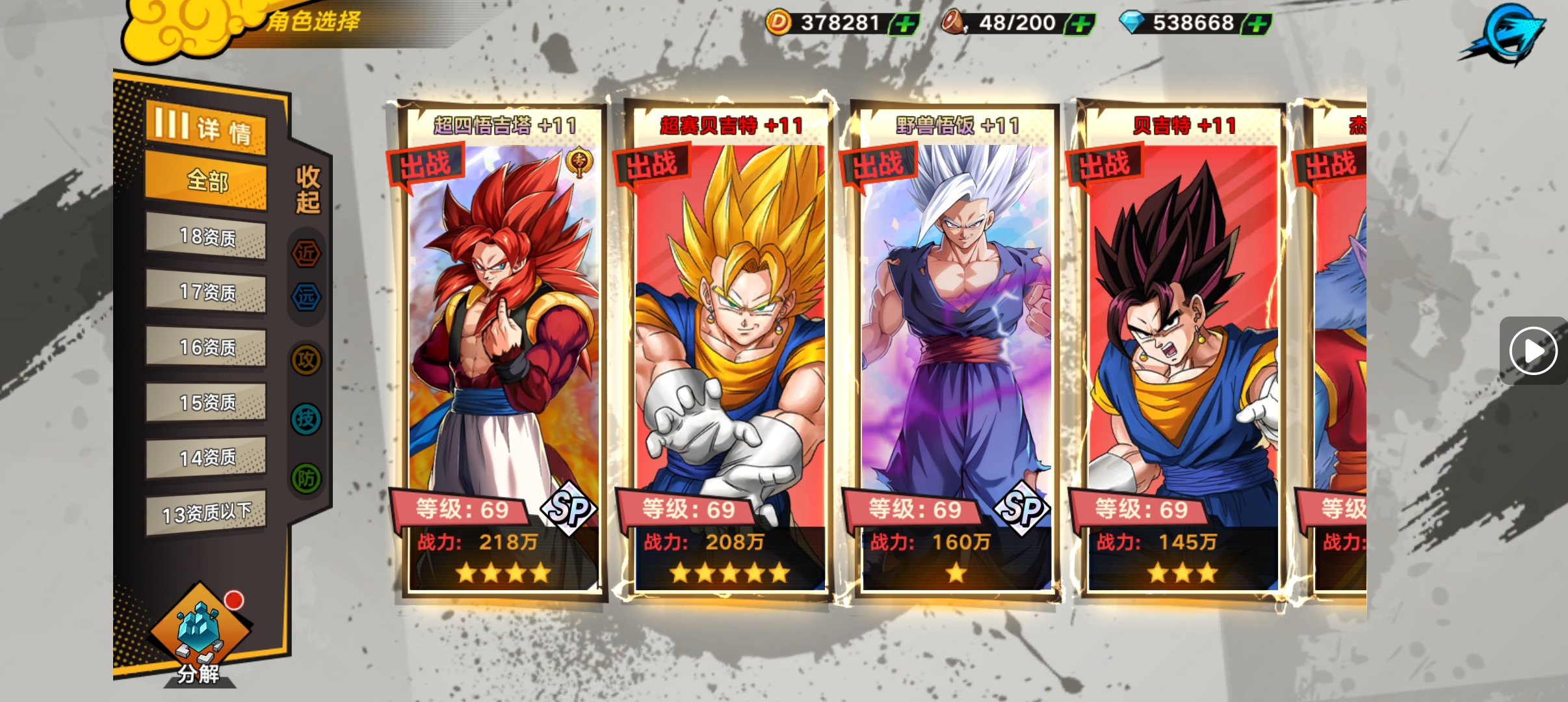The image size is (1568, 702).
Task: Add gold with the plus button
Action: click(904, 25)
